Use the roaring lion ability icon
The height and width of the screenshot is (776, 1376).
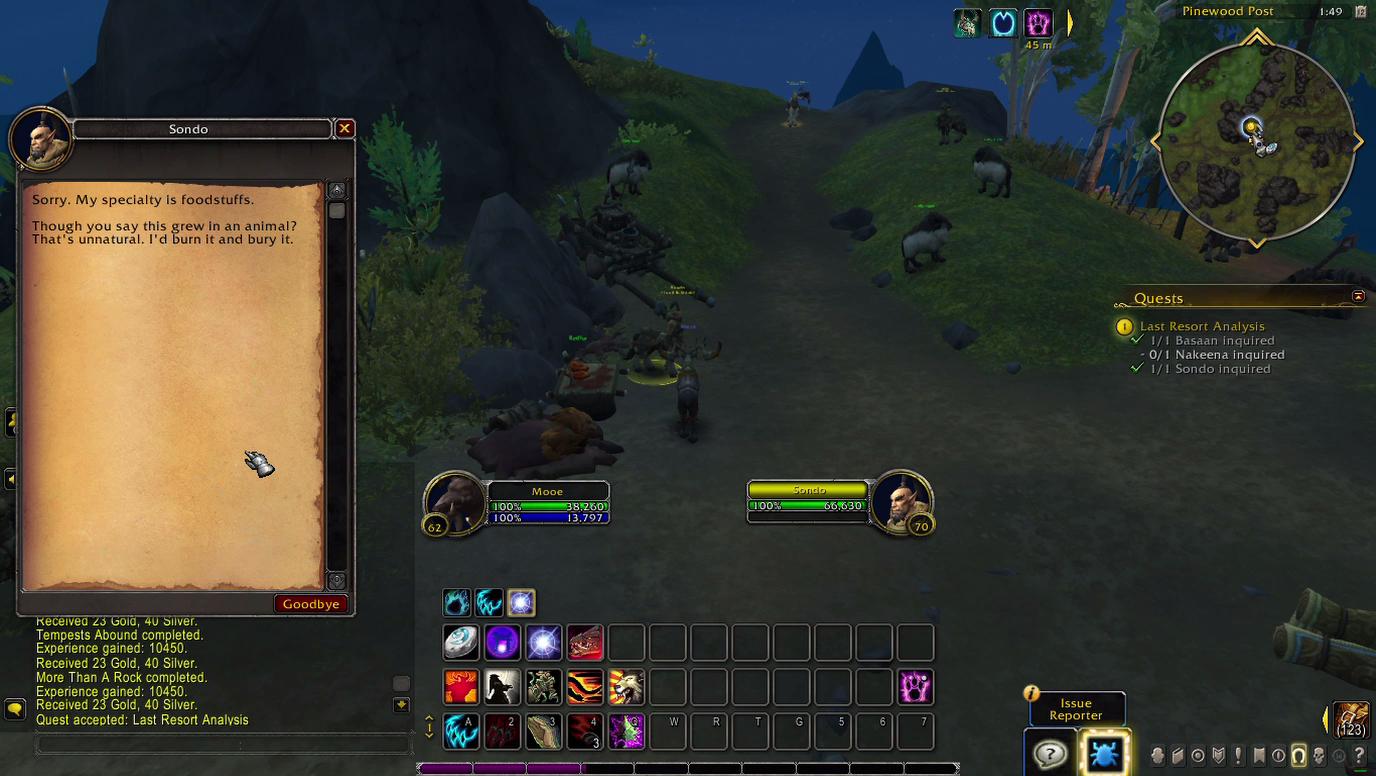[x=626, y=688]
